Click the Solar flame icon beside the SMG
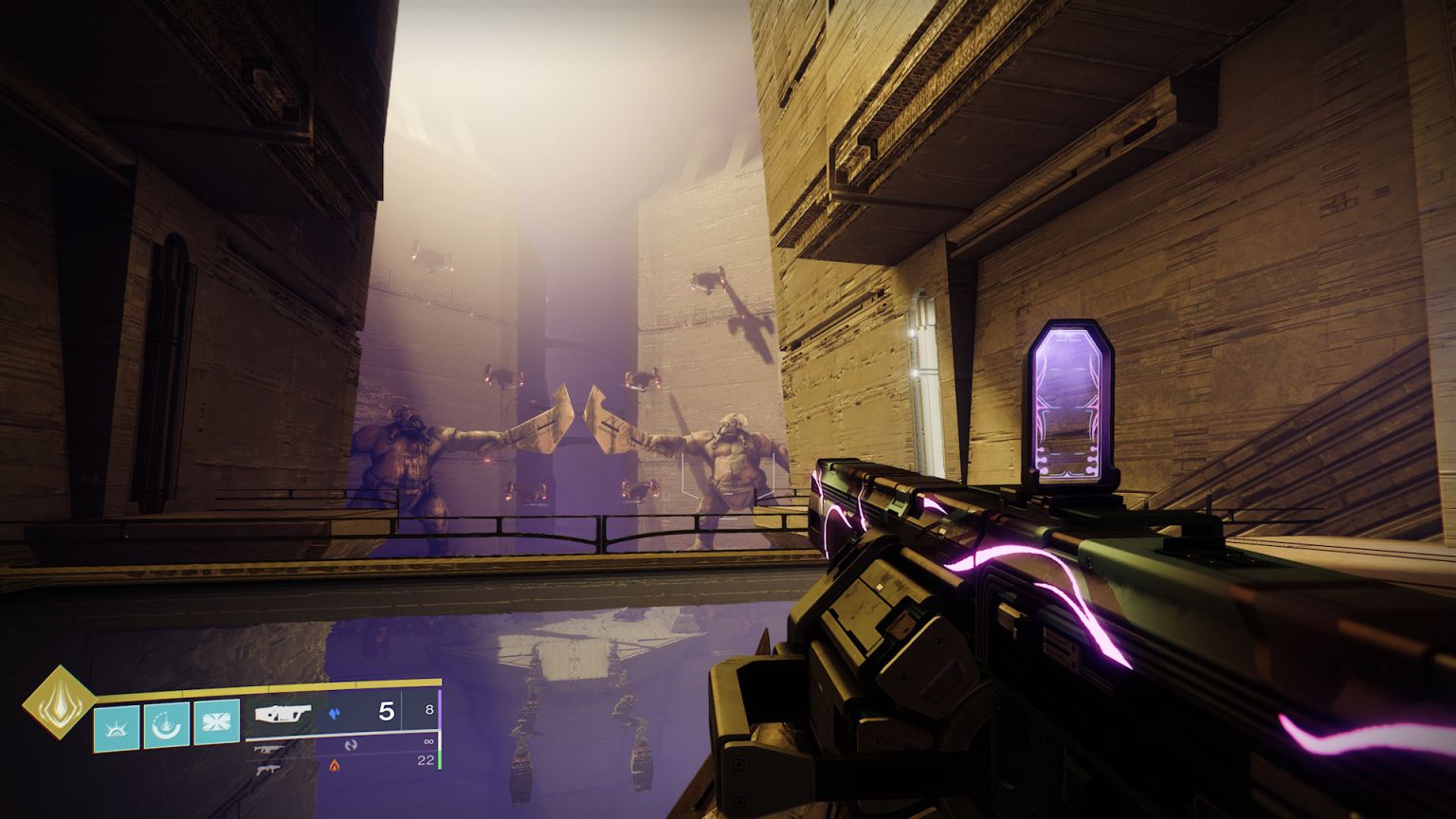 tap(335, 765)
